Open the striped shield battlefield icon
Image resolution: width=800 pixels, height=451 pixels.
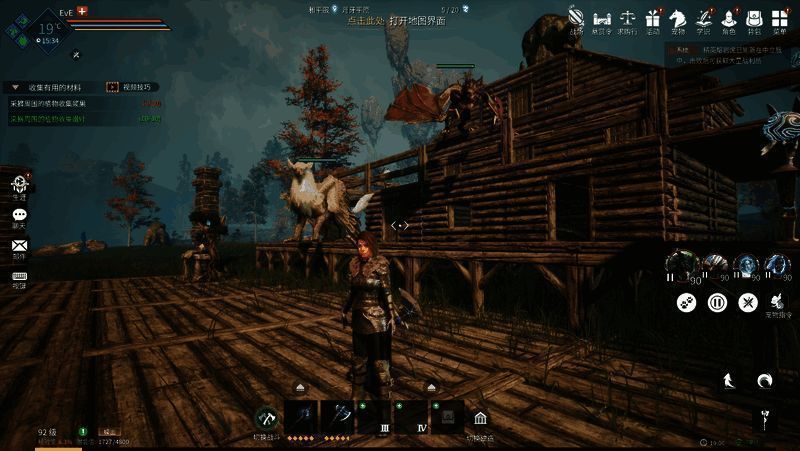coord(577,17)
